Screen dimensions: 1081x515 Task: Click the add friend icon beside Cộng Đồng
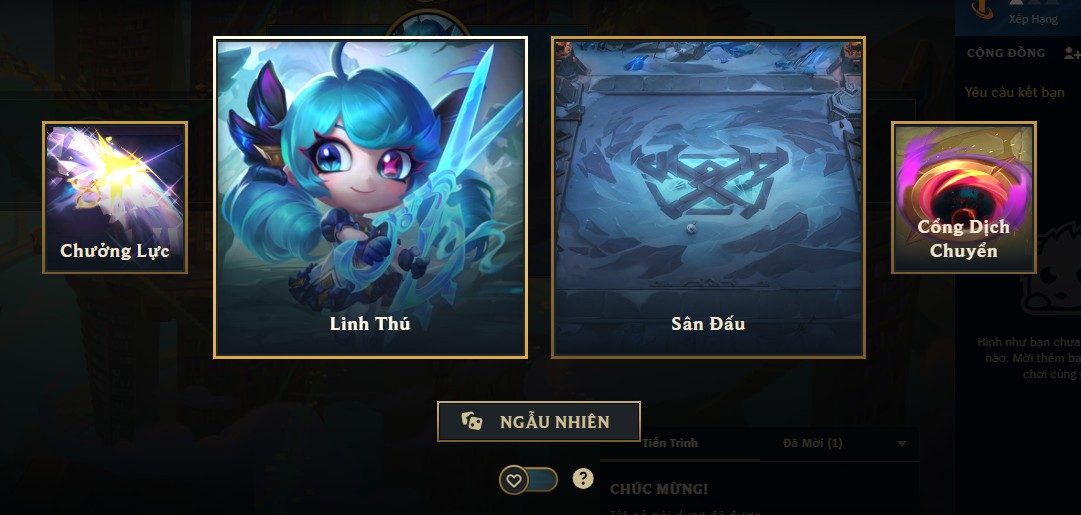(1073, 53)
